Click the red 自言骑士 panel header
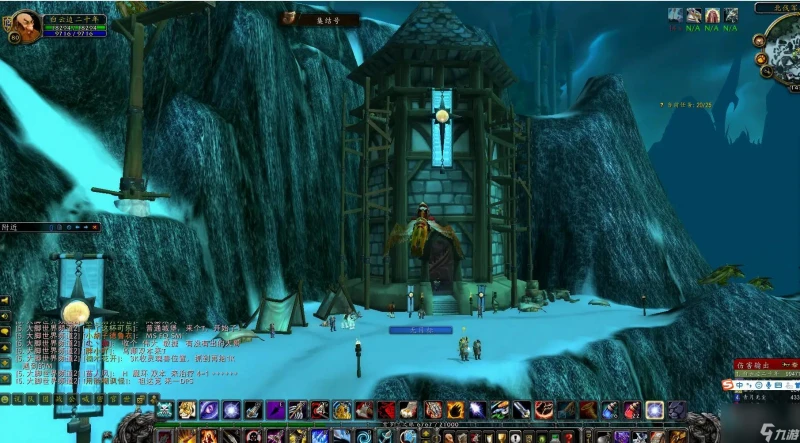This screenshot has height=443, width=800. click(764, 366)
